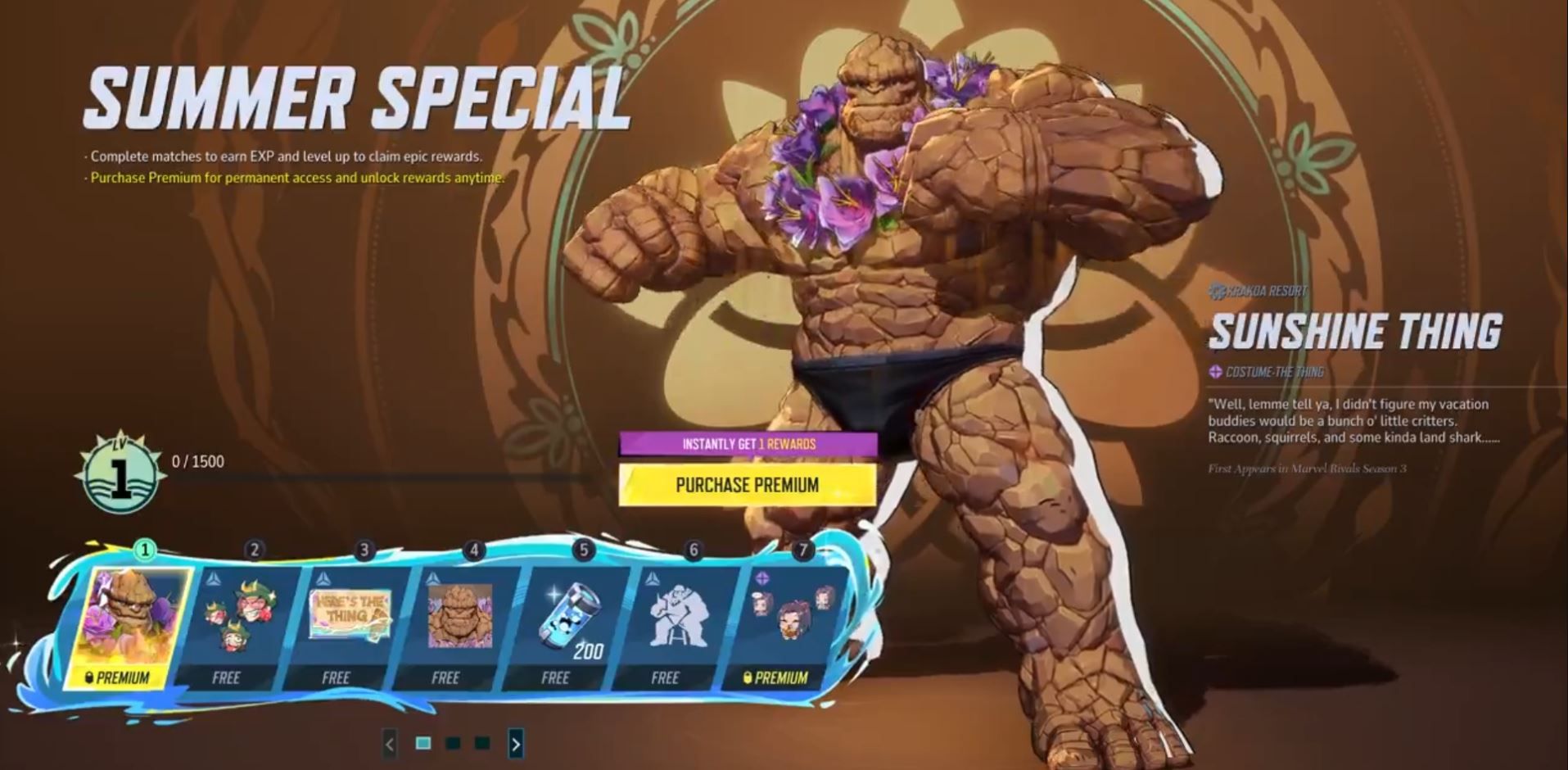
Task: Jump to the third rewards page dot
Action: 482,743
